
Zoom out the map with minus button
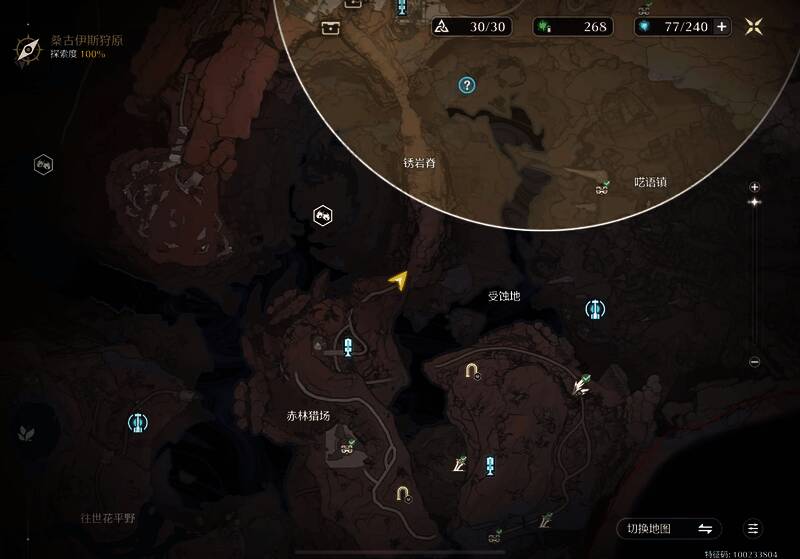tap(755, 362)
